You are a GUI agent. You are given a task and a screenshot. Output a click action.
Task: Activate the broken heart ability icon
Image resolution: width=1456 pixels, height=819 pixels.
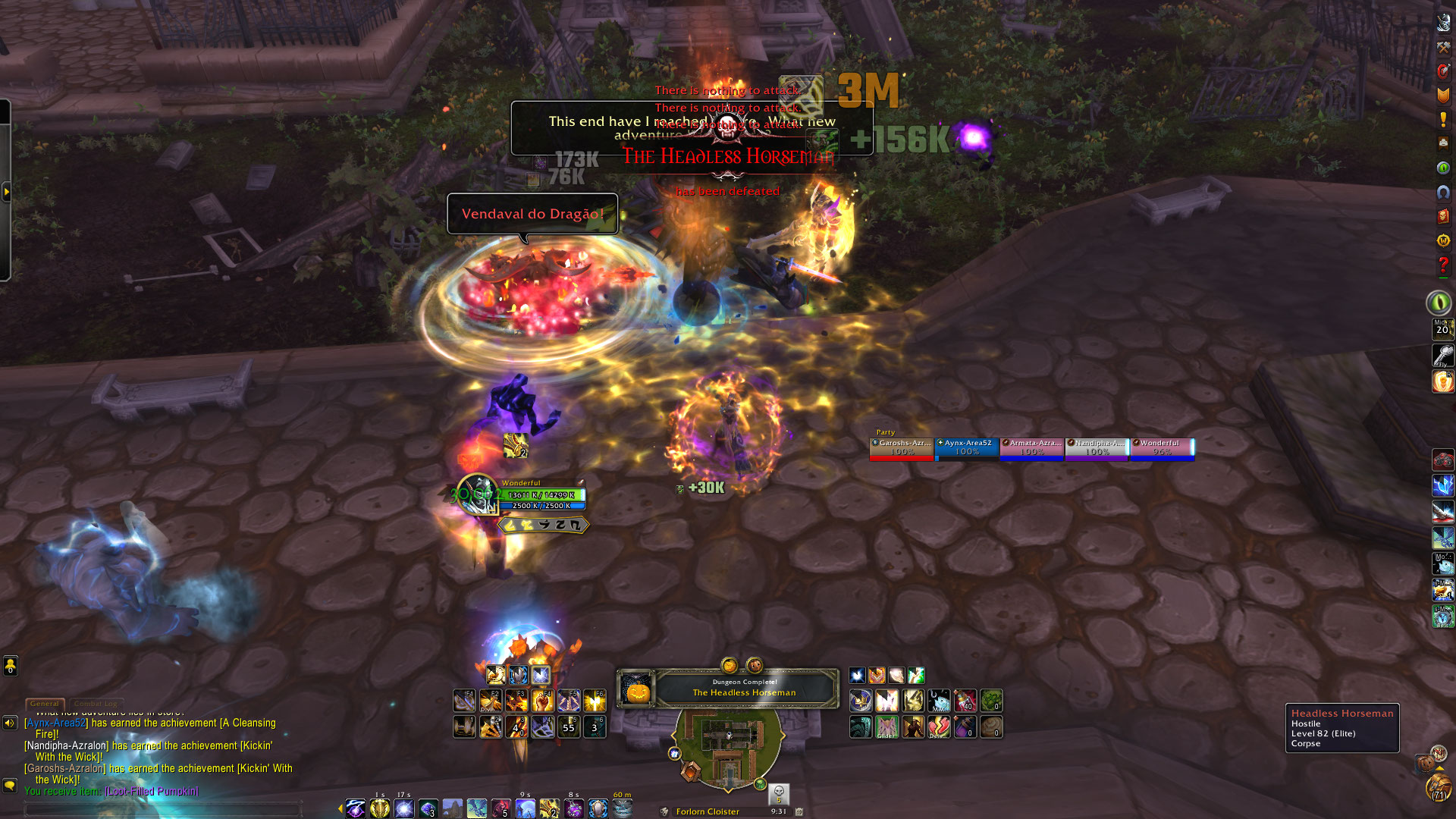(939, 727)
